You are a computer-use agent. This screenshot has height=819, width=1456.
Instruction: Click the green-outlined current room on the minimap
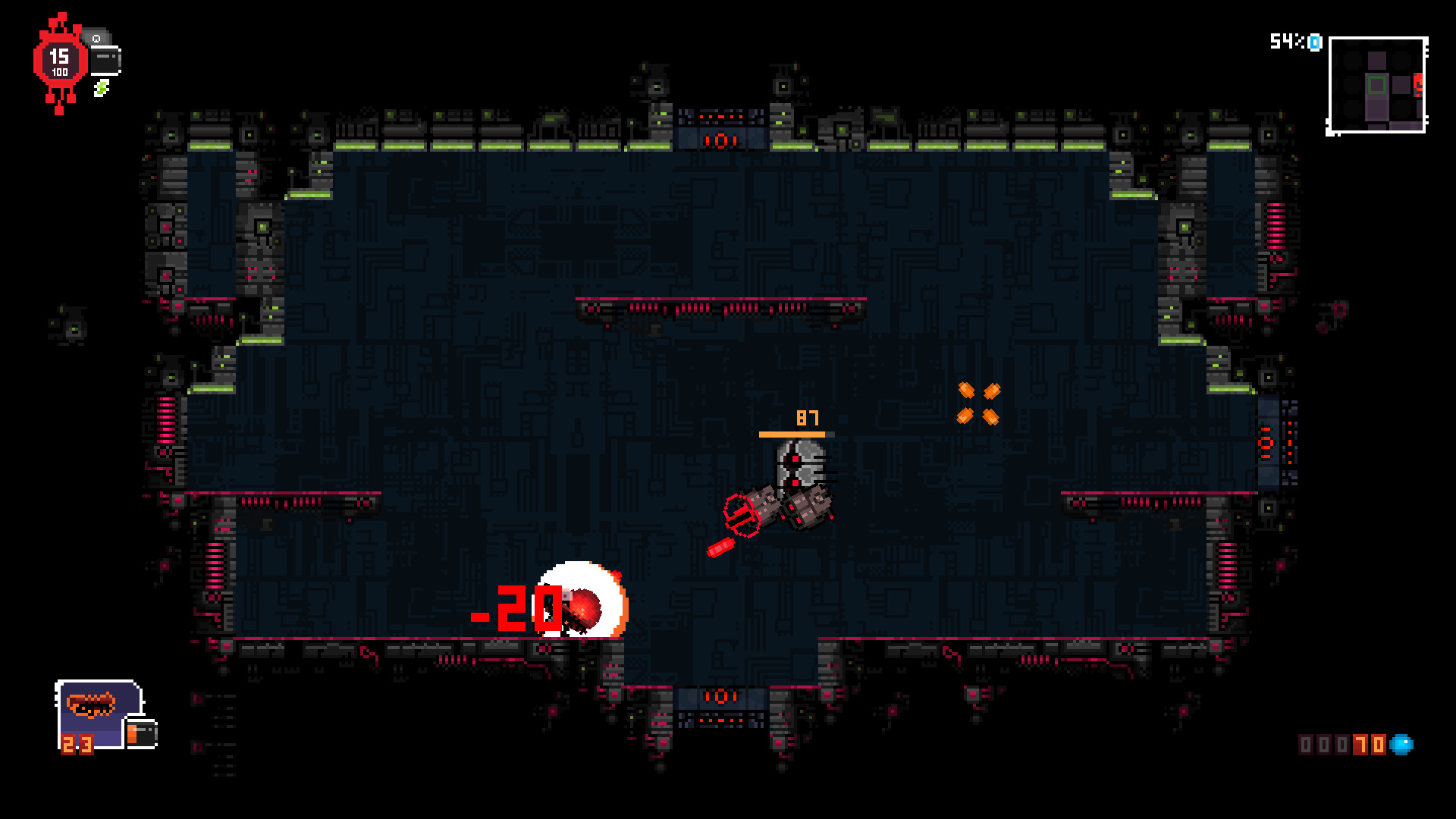tap(1377, 84)
